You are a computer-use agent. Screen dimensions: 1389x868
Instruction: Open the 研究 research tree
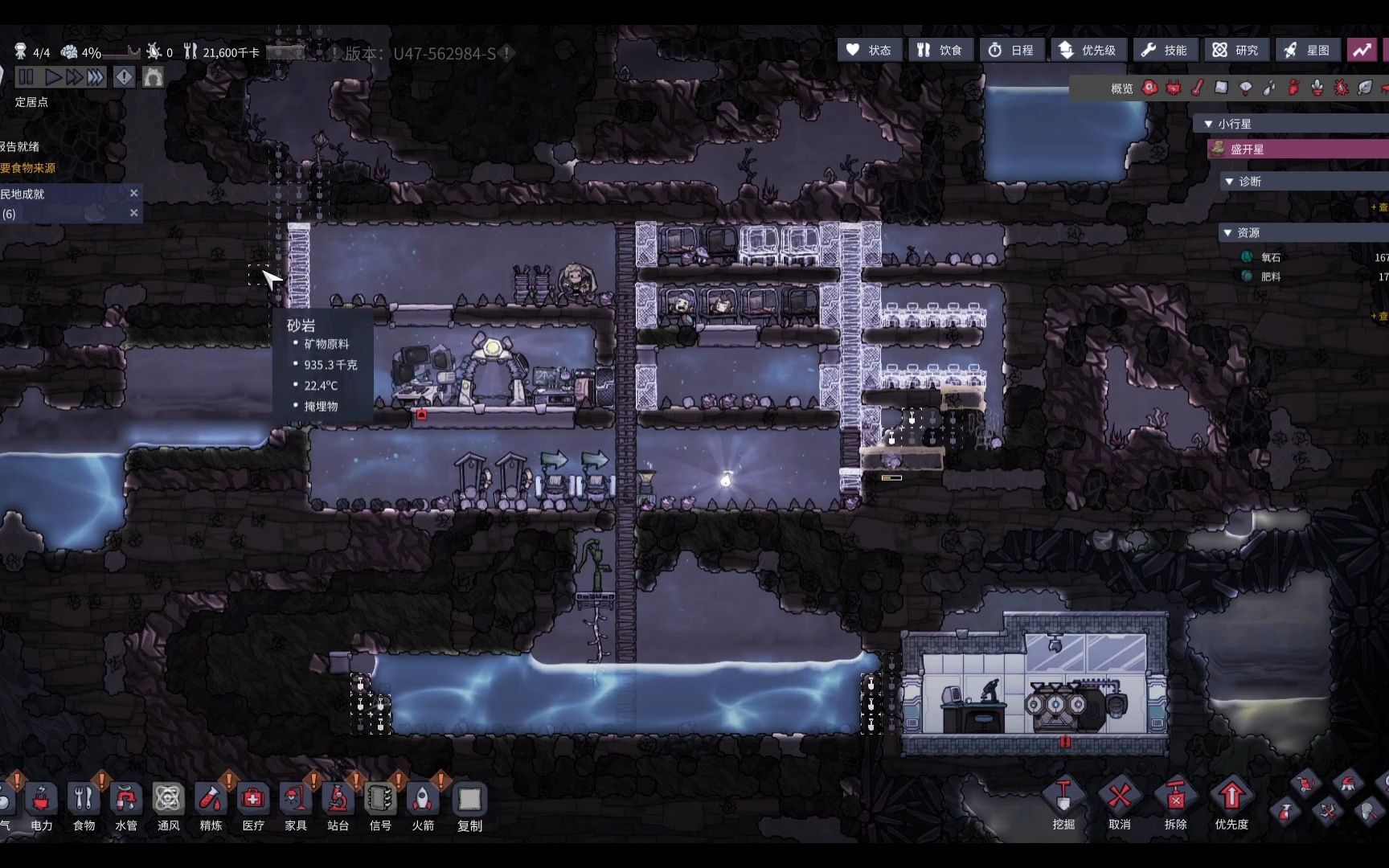tap(1235, 51)
